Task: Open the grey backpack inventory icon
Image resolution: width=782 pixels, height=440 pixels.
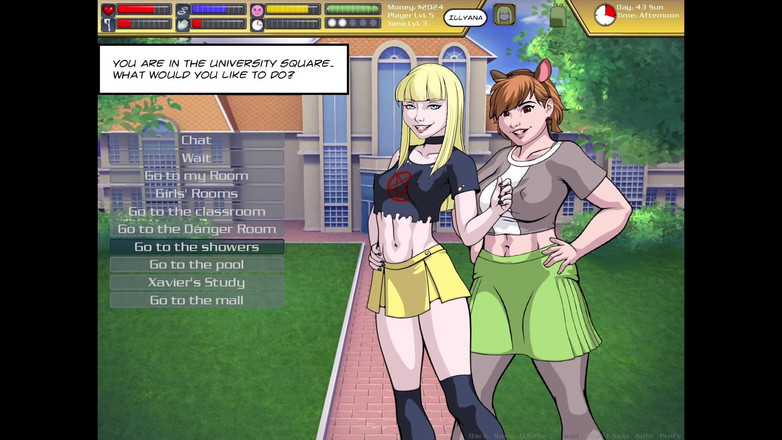Action: point(504,15)
